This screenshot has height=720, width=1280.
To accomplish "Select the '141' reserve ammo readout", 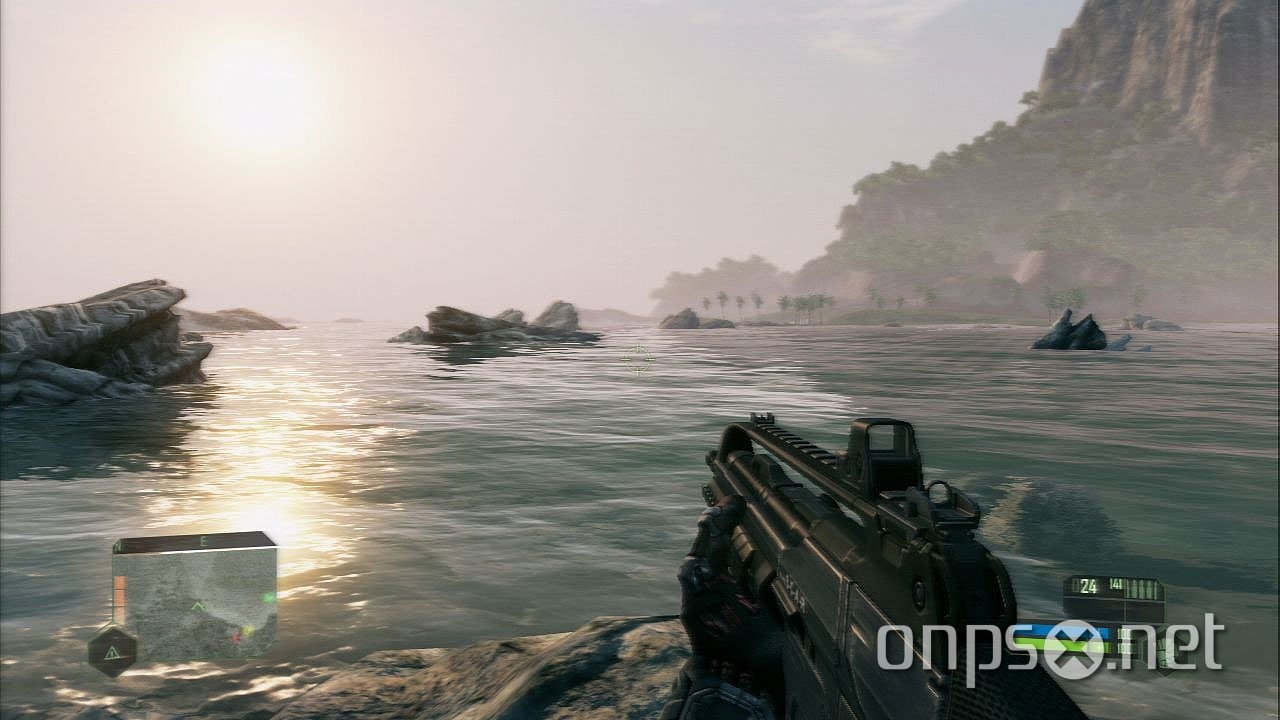I will point(1117,584).
